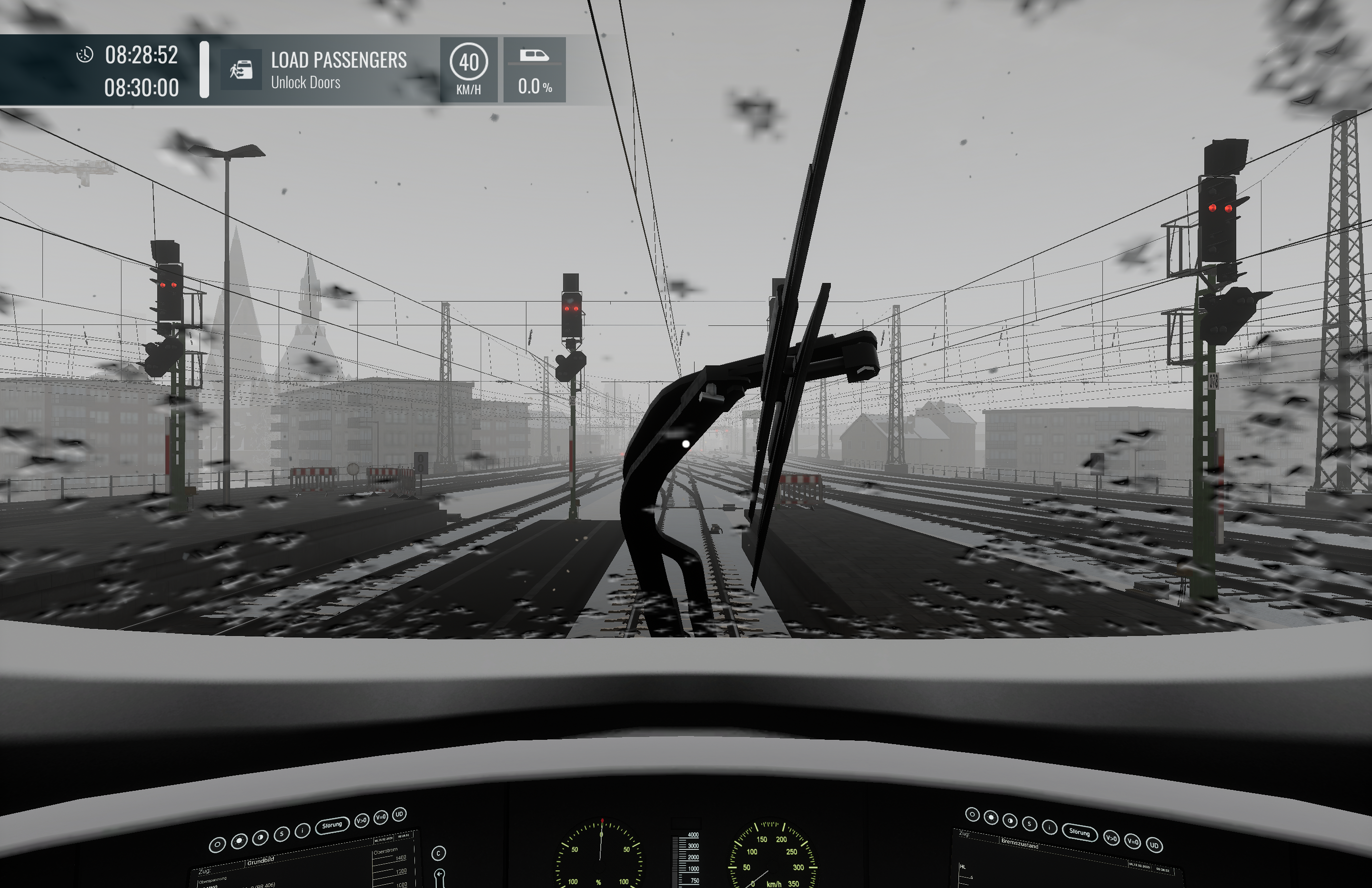Choose the S button on the Grundbild display
Image resolution: width=1372 pixels, height=888 pixels.
pos(282,834)
